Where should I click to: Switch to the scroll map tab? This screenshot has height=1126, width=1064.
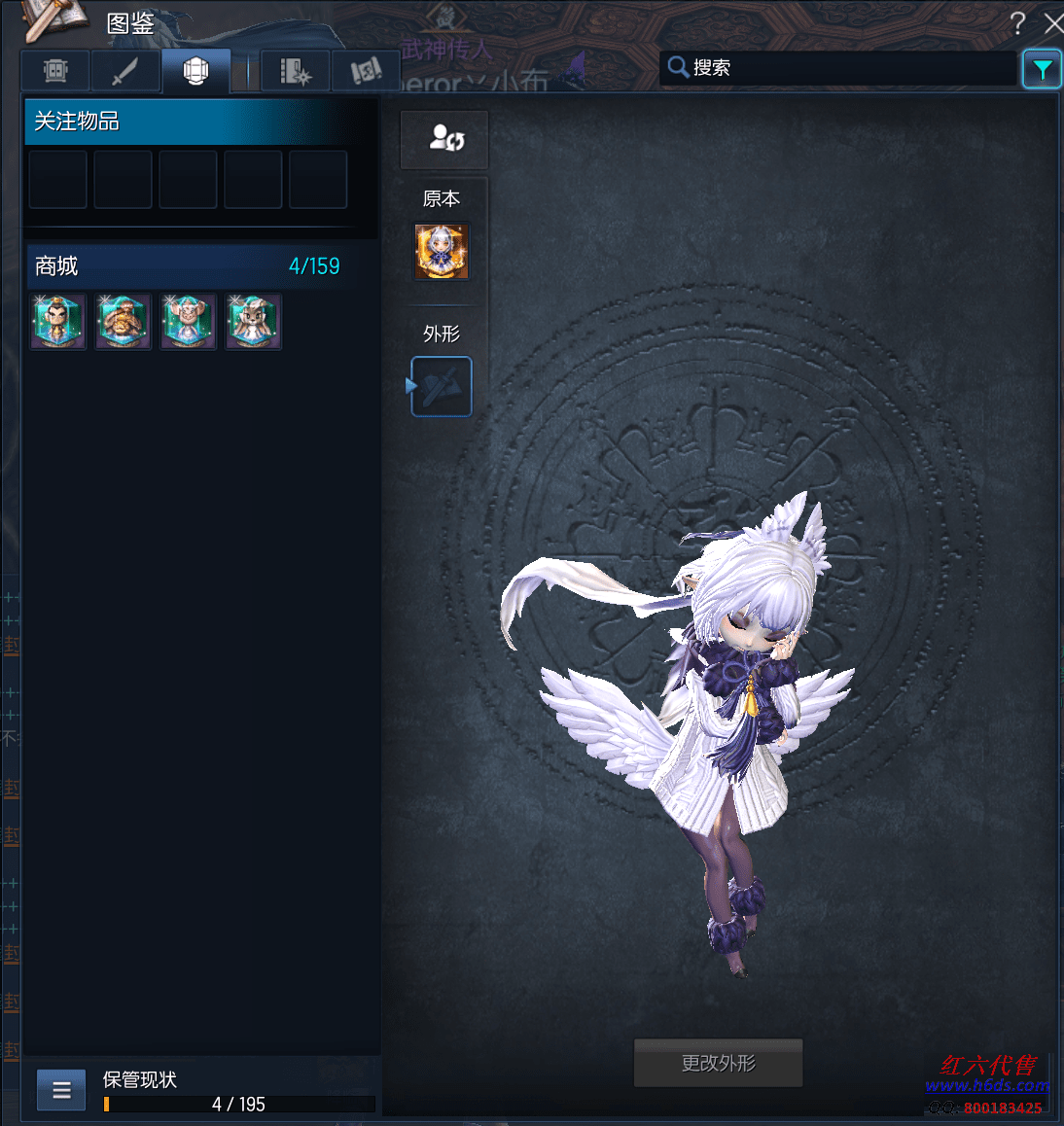click(365, 71)
